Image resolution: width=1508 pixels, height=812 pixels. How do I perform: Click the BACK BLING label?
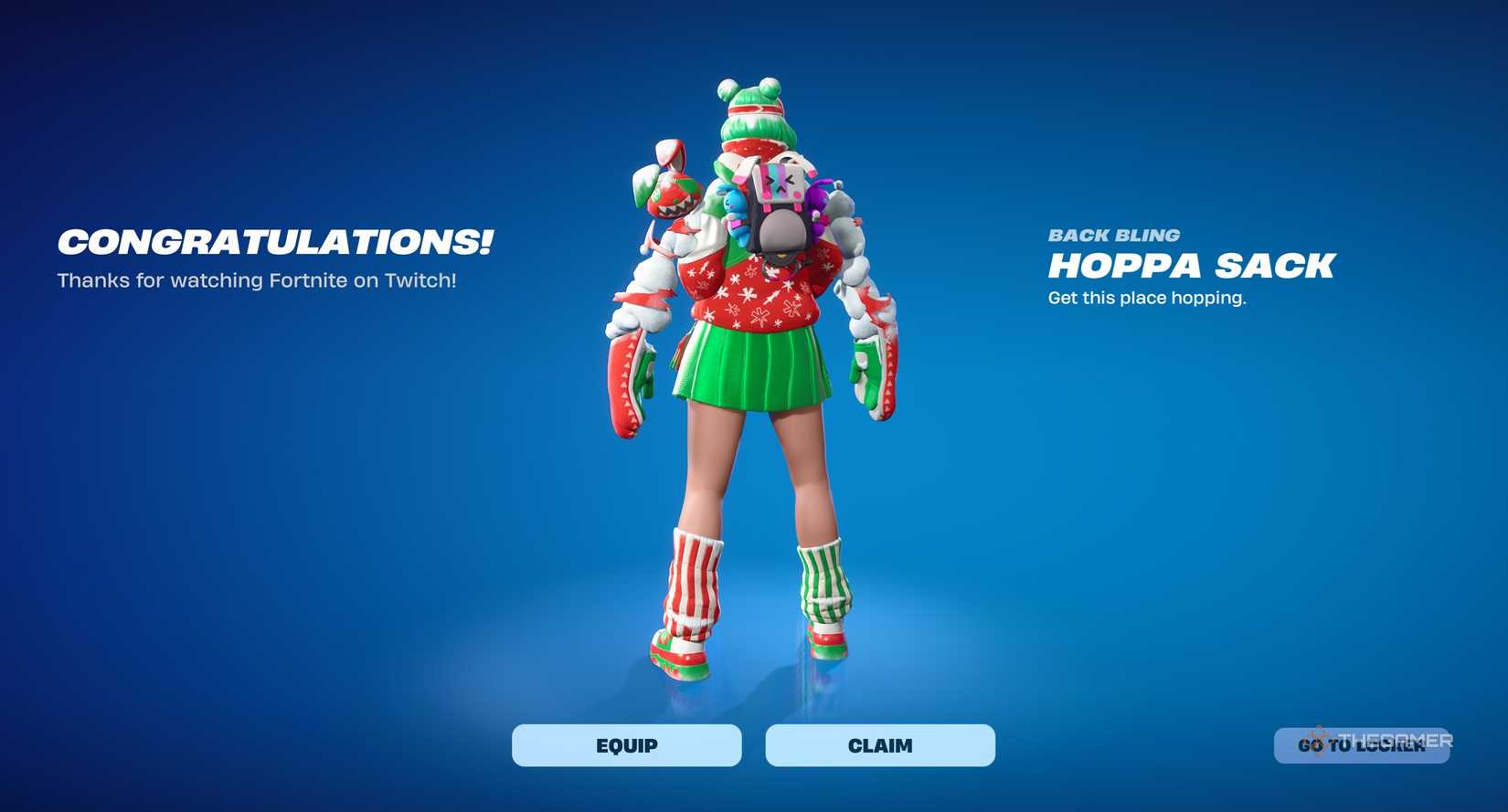click(1113, 235)
